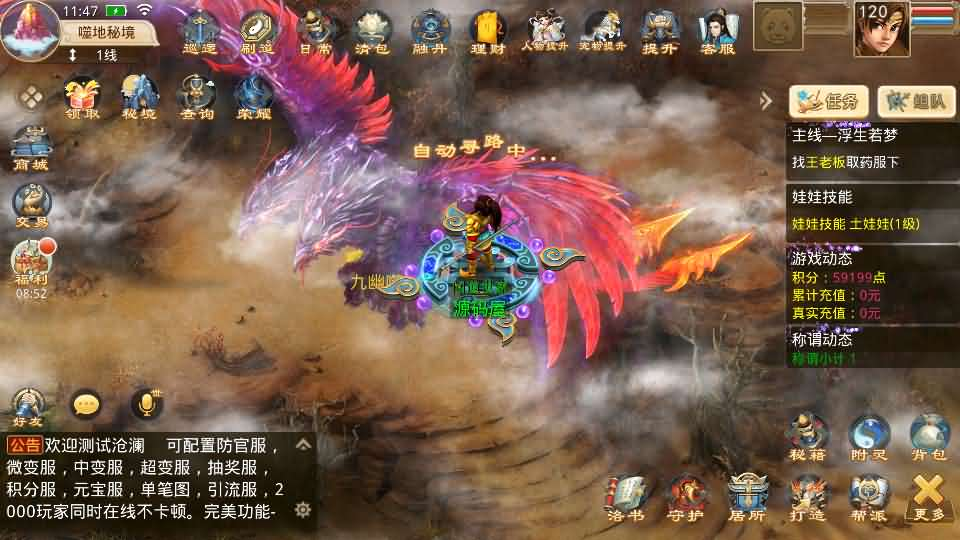This screenshot has width=960, height=540.
Task: Open the 打造 forging menu
Action: tap(808, 496)
